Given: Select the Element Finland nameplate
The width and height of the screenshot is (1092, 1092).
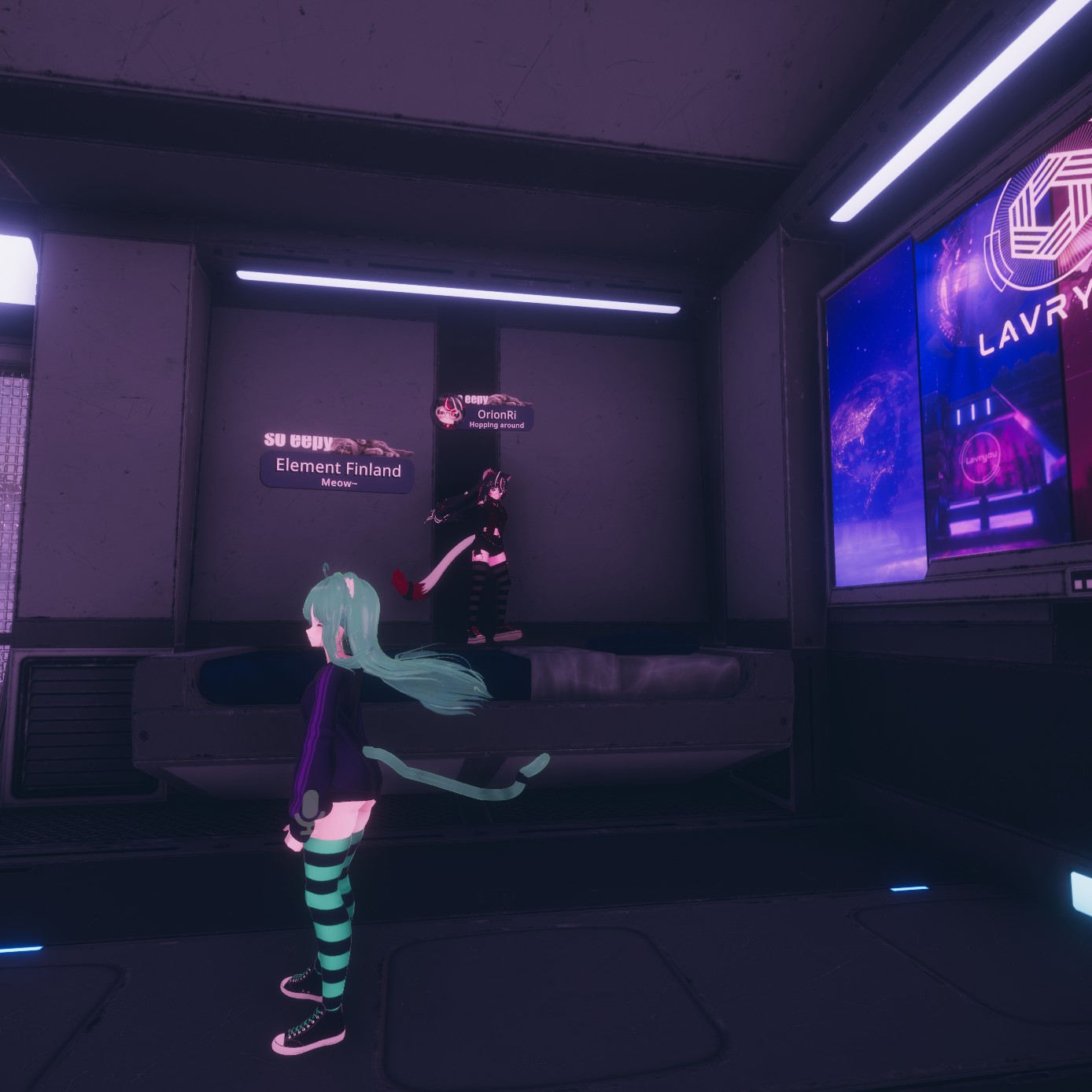Looking at the screenshot, I should [x=338, y=473].
